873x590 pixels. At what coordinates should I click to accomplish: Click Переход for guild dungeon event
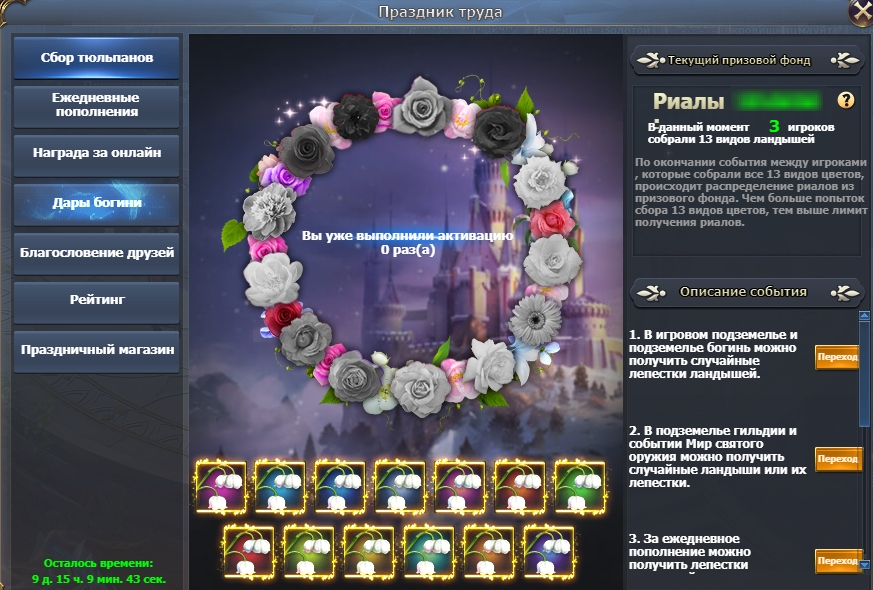click(837, 459)
